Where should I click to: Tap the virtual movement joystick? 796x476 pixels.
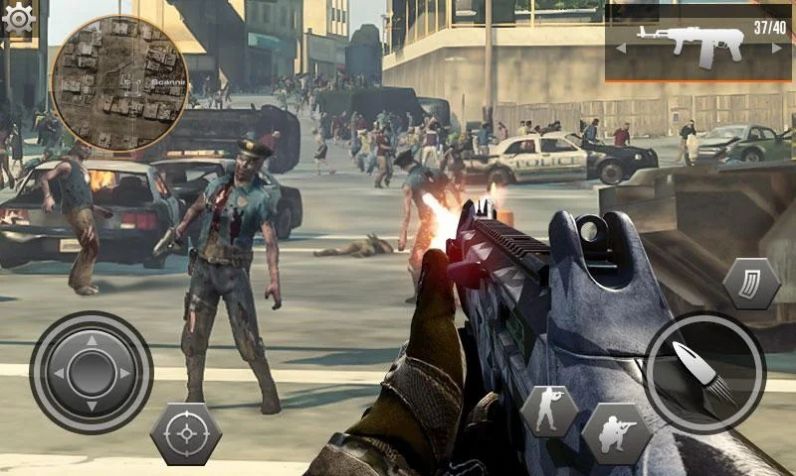coord(91,371)
